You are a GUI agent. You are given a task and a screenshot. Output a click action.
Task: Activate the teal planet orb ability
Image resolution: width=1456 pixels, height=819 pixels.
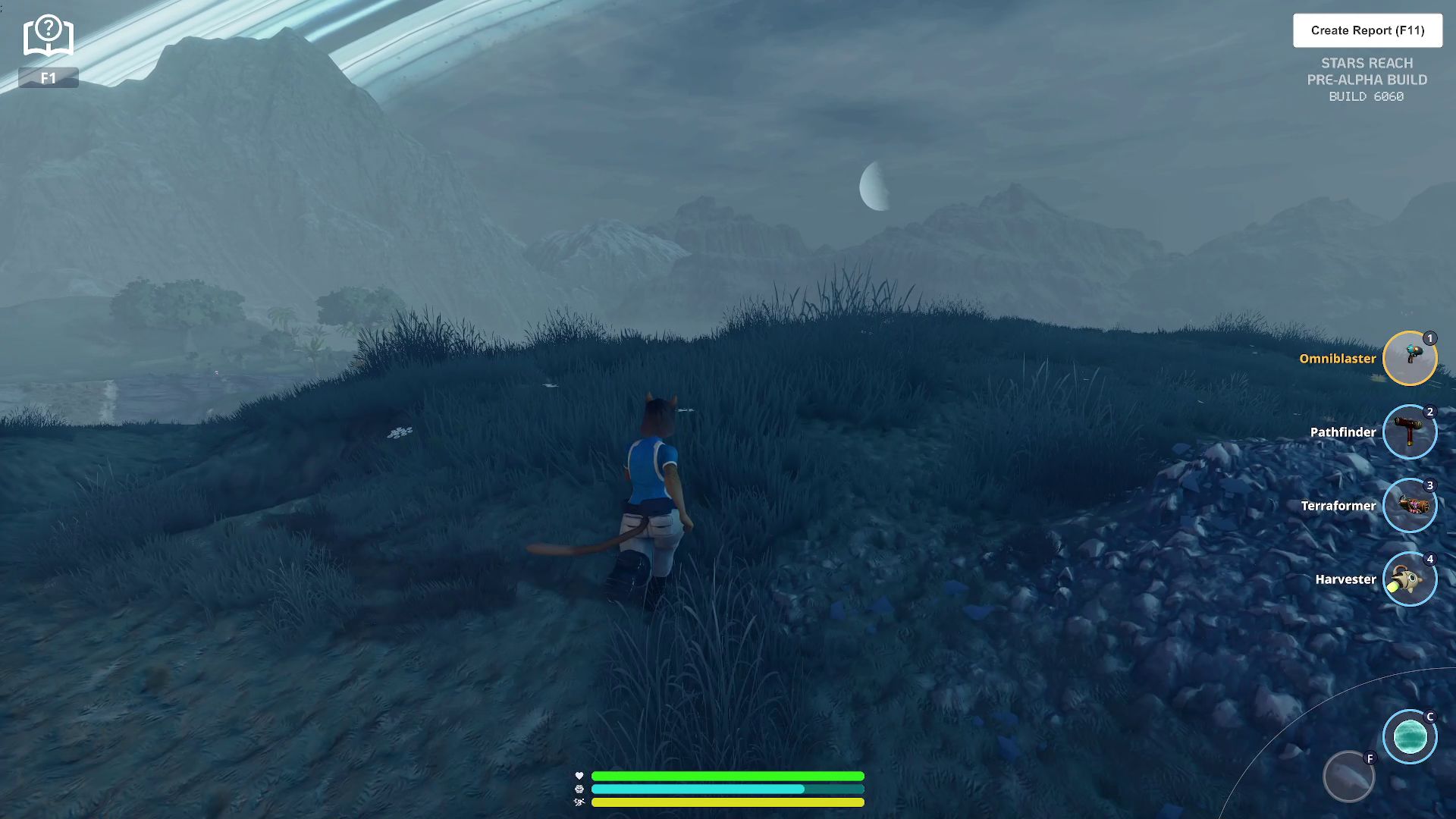click(1409, 736)
